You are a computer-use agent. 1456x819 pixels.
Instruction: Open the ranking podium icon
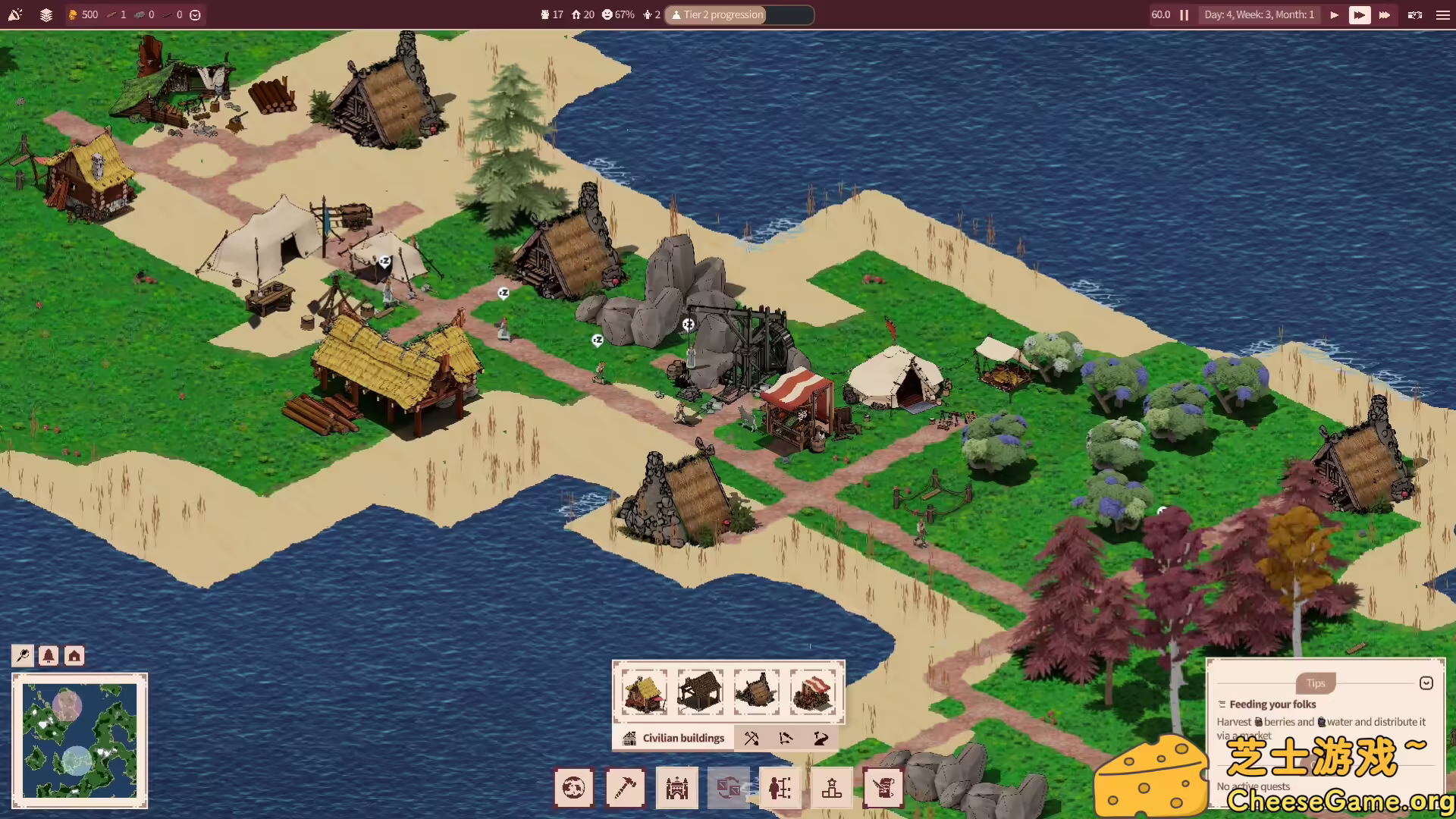coord(832,788)
